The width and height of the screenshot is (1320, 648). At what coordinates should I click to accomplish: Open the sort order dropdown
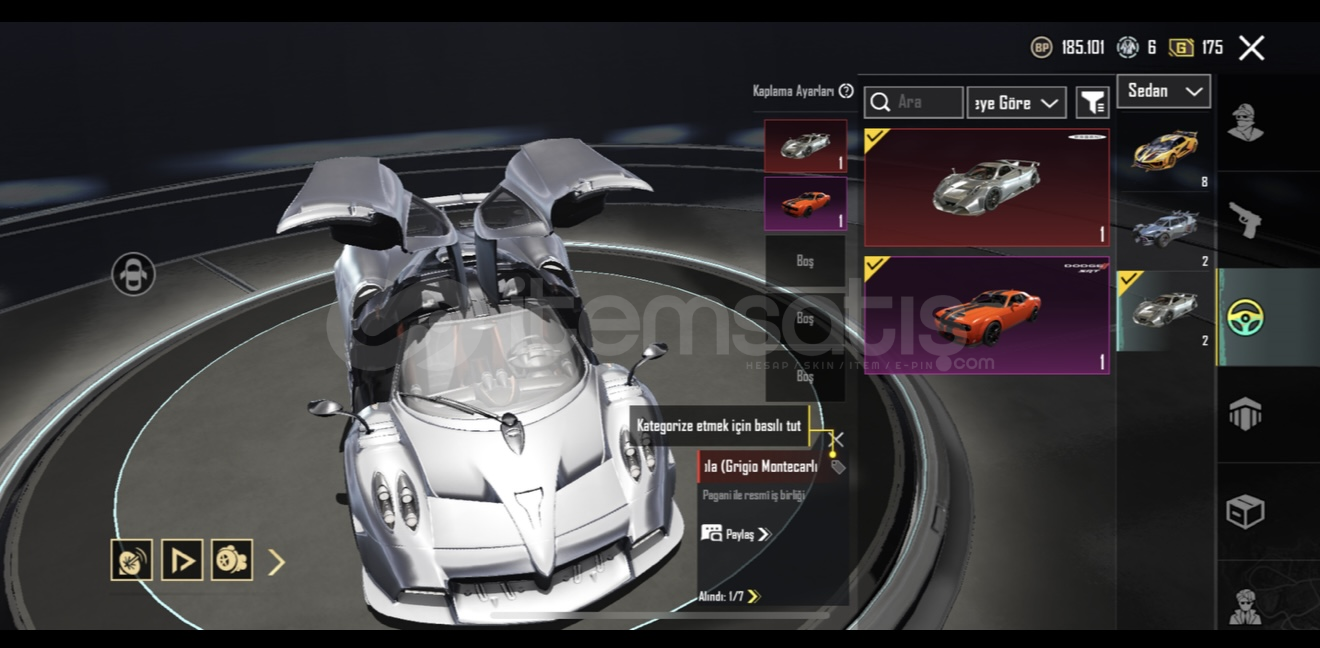click(x=1016, y=102)
